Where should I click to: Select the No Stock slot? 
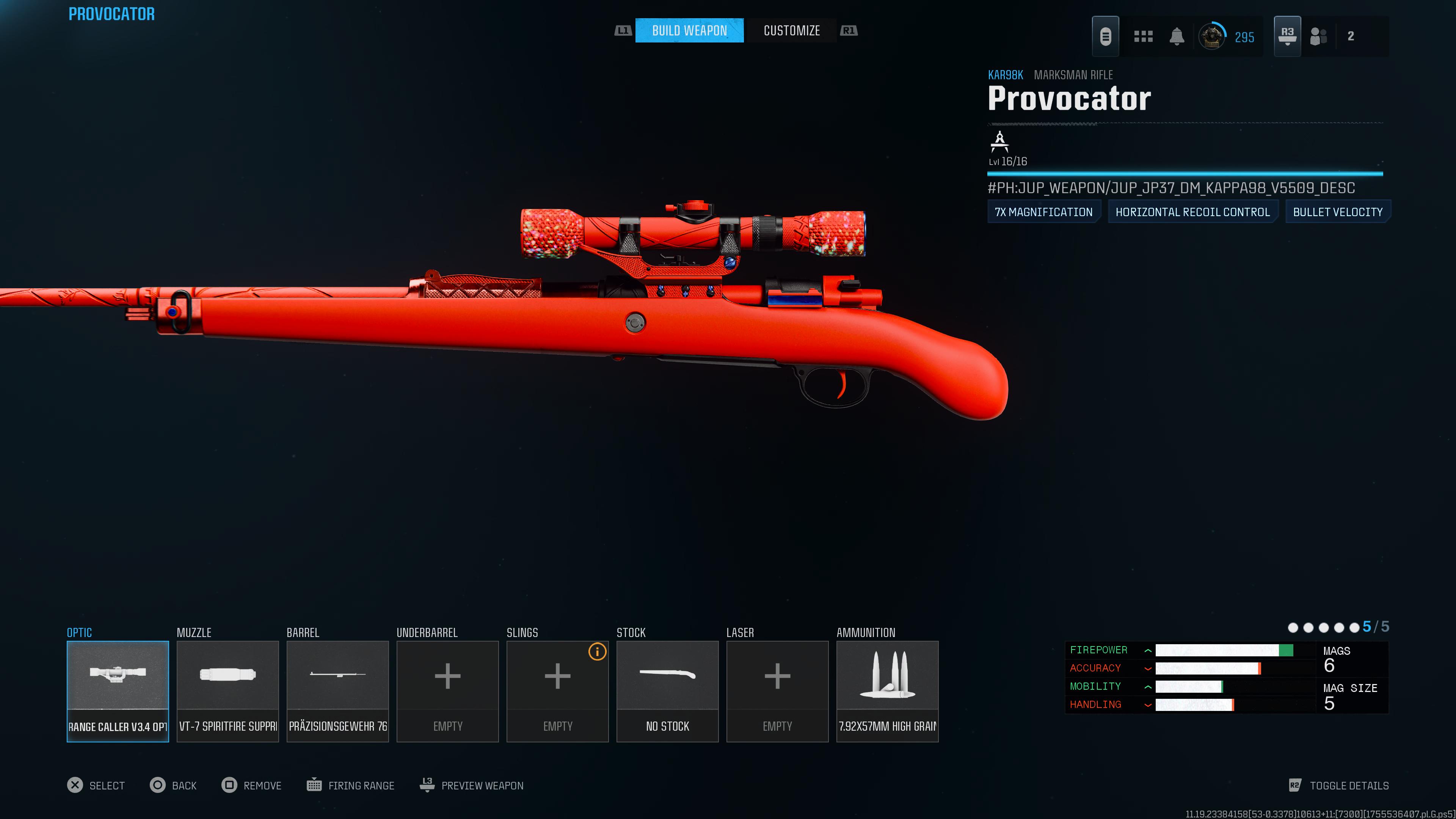(667, 691)
